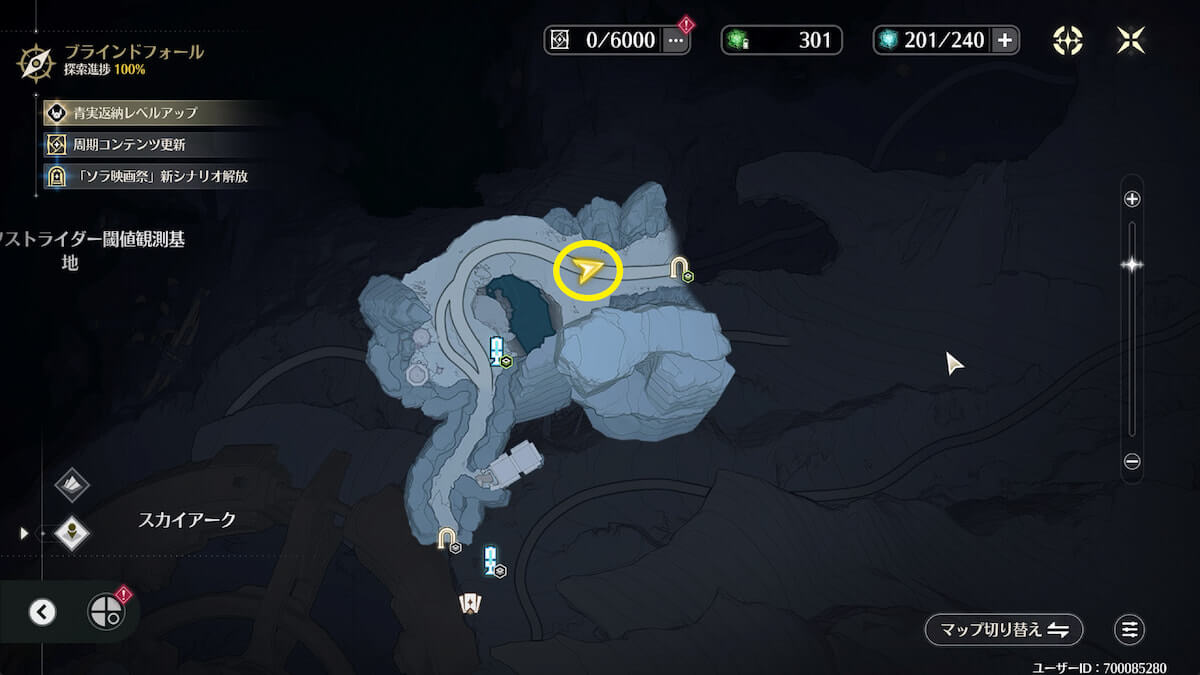Screen dimensions: 1200x675
Task: Close the map with the X button
Action: click(1130, 40)
